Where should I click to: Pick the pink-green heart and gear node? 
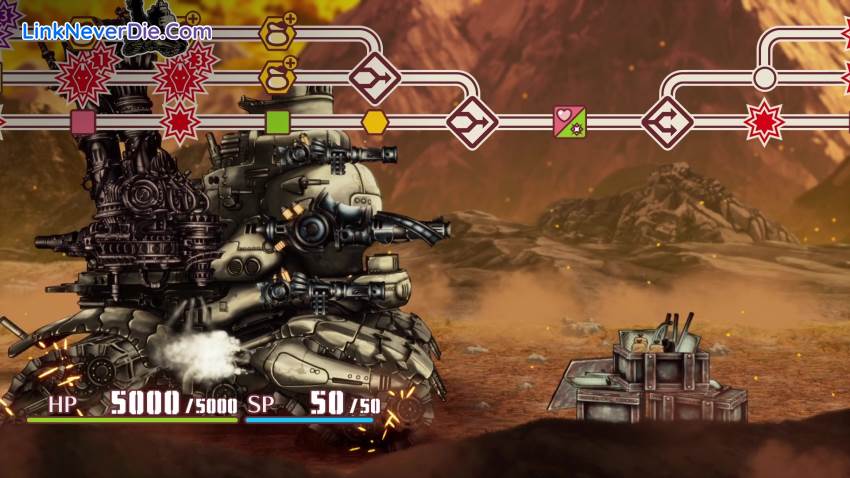[x=570, y=122]
